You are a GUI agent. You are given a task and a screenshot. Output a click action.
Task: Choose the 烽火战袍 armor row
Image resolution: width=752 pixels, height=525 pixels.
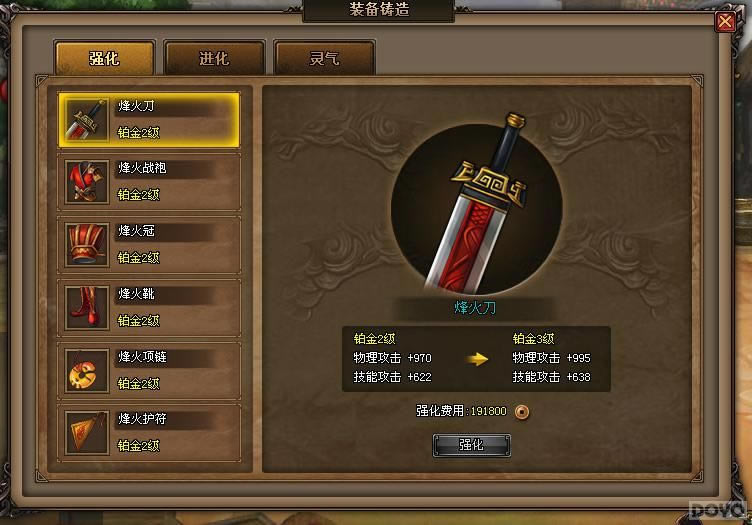pyautogui.click(x=149, y=182)
